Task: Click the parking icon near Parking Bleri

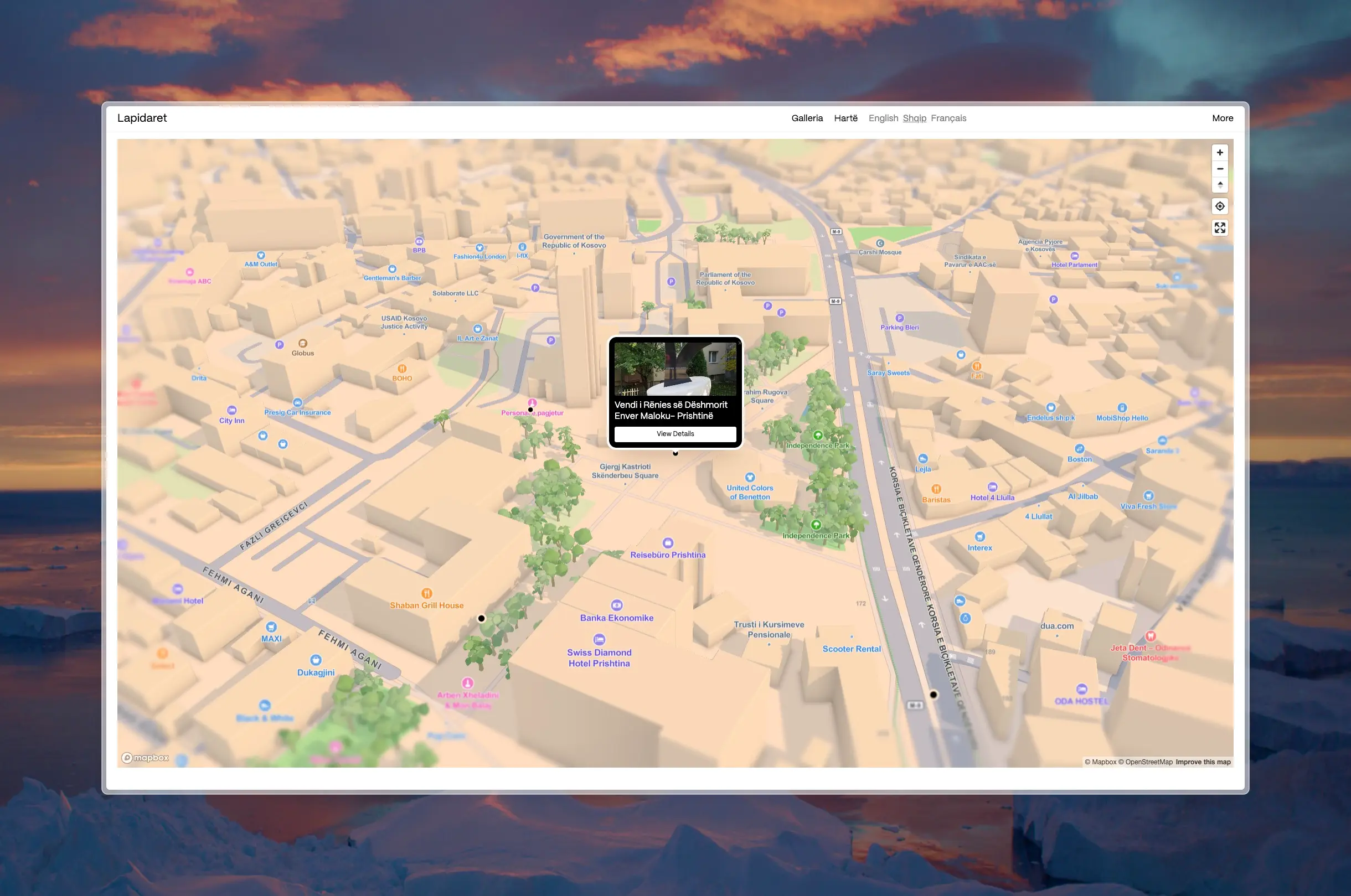Action: point(899,318)
